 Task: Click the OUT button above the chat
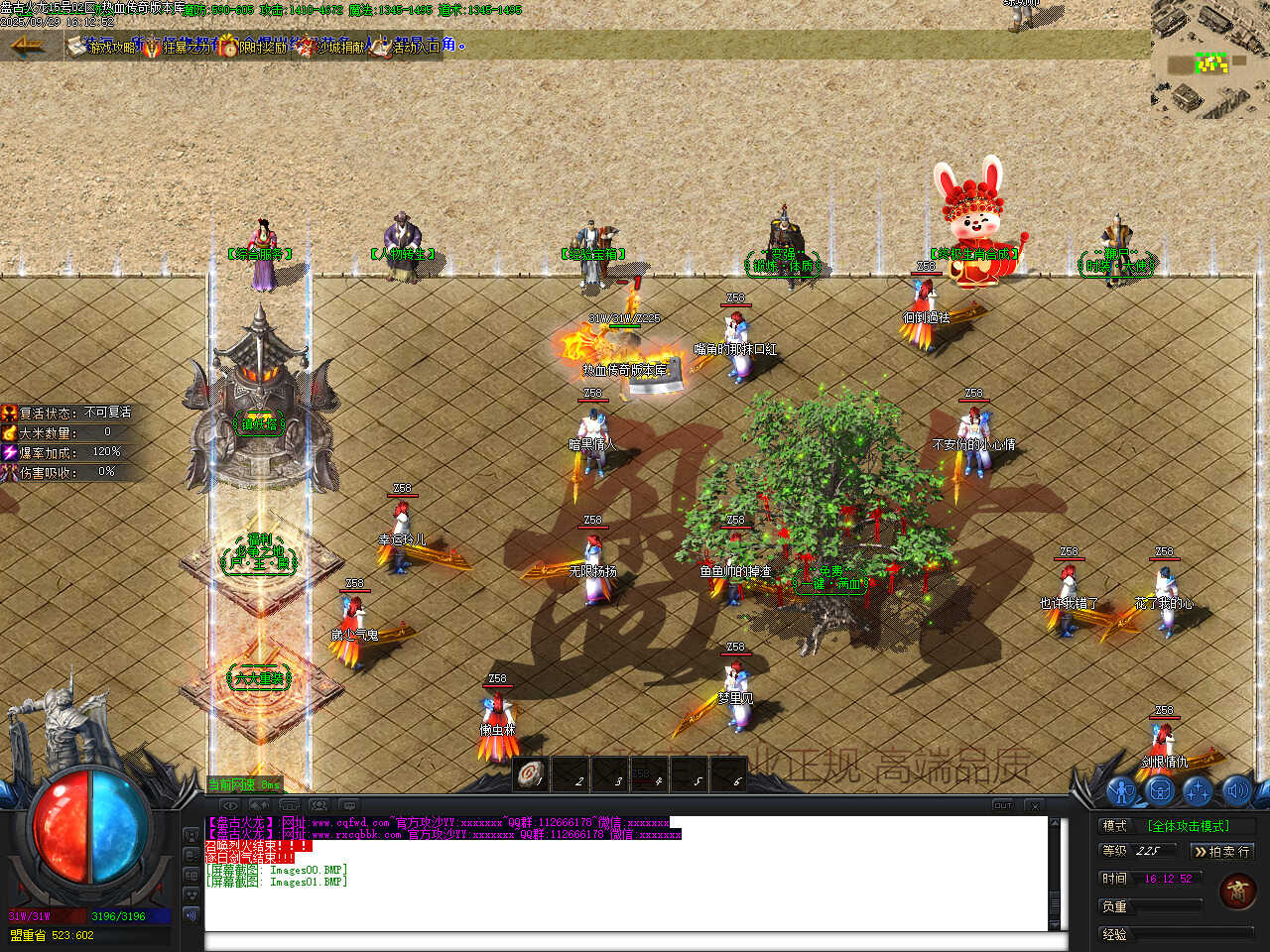(1003, 805)
